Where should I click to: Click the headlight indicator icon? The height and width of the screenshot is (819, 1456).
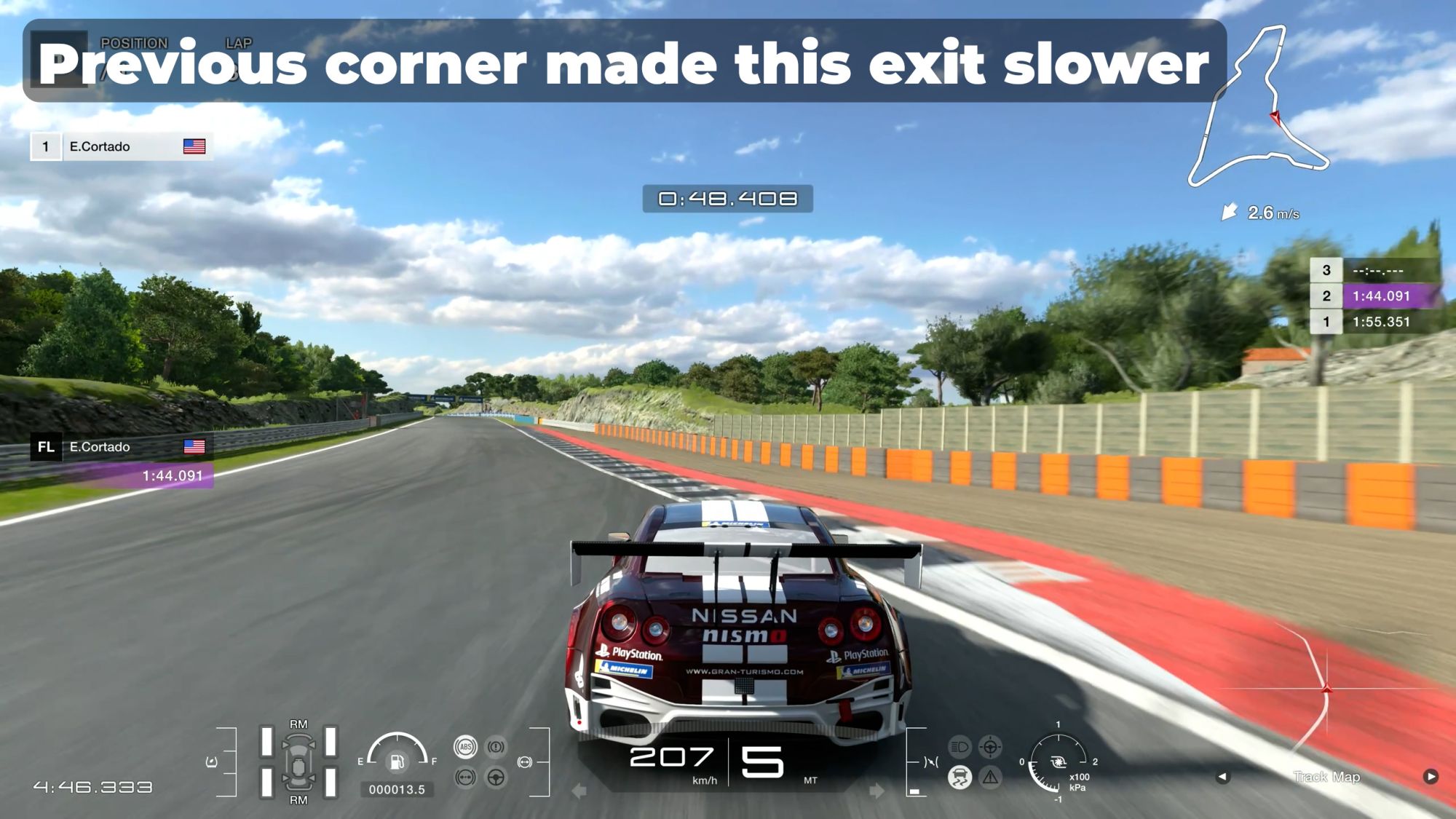pos(960,747)
